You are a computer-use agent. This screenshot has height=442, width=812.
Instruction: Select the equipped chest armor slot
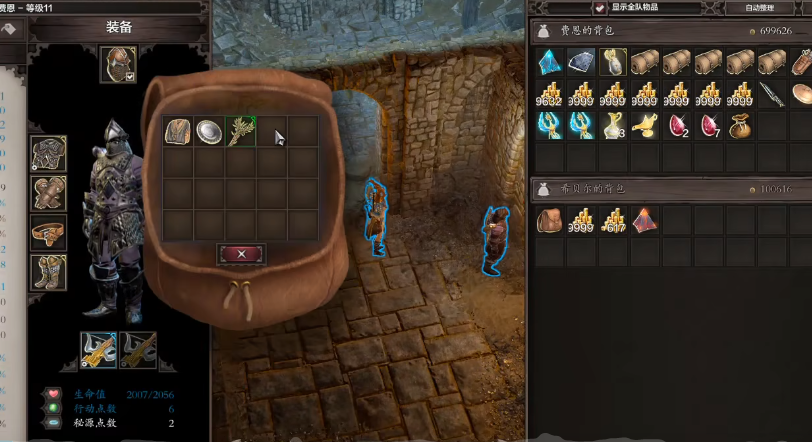(x=48, y=153)
